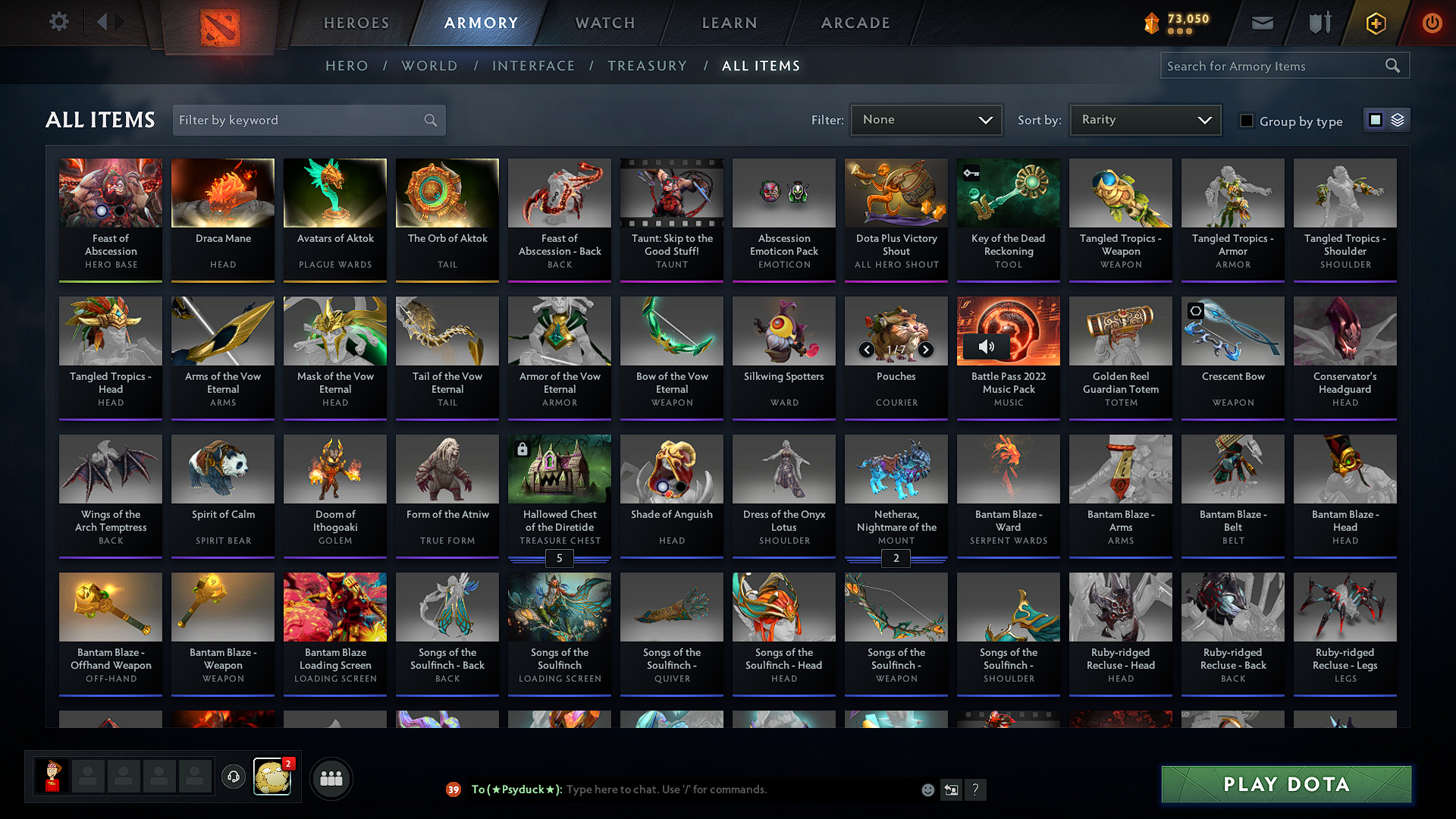Open the Filter dropdown set to None

point(926,119)
